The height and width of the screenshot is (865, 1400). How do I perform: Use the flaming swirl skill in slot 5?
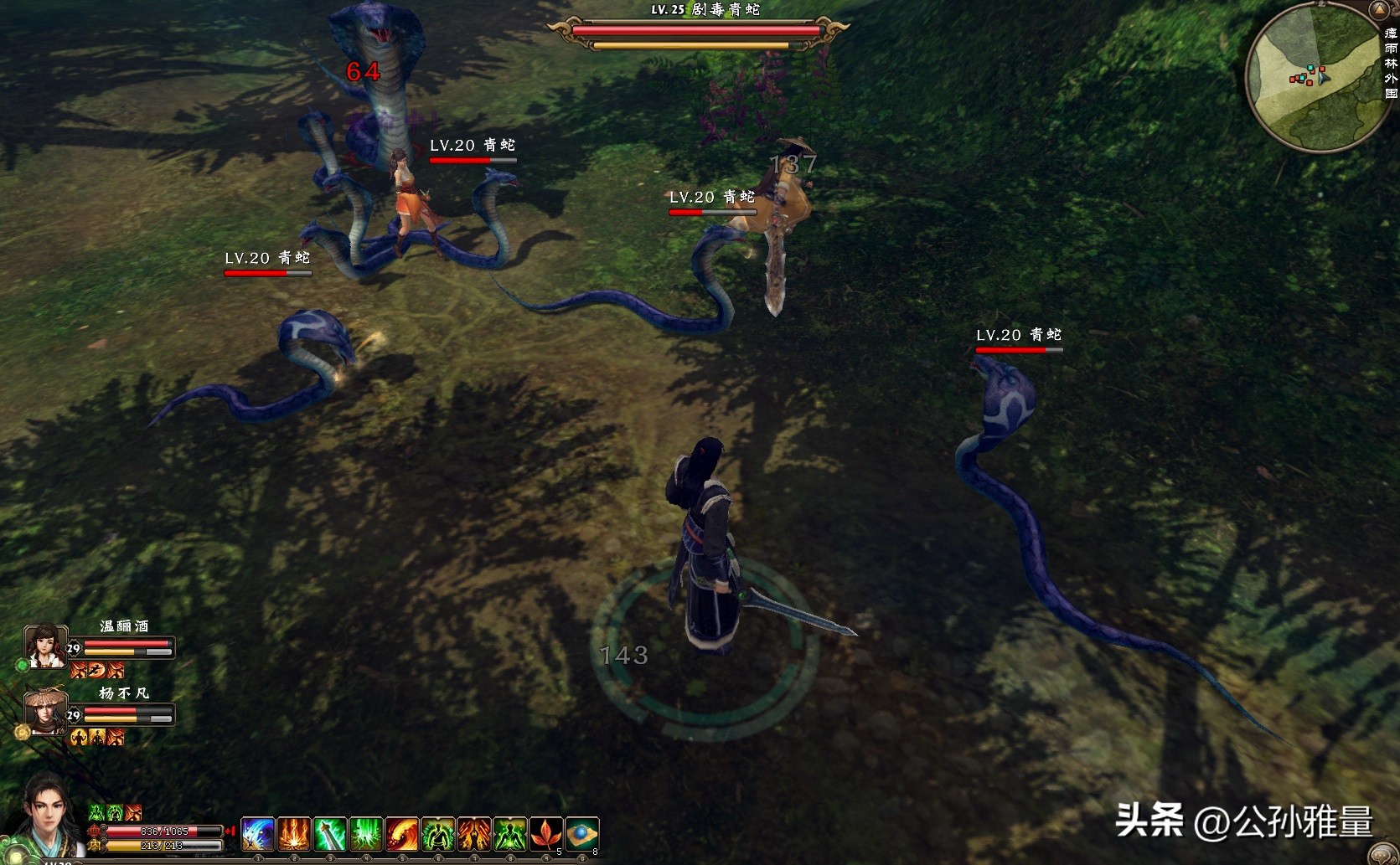[x=402, y=835]
